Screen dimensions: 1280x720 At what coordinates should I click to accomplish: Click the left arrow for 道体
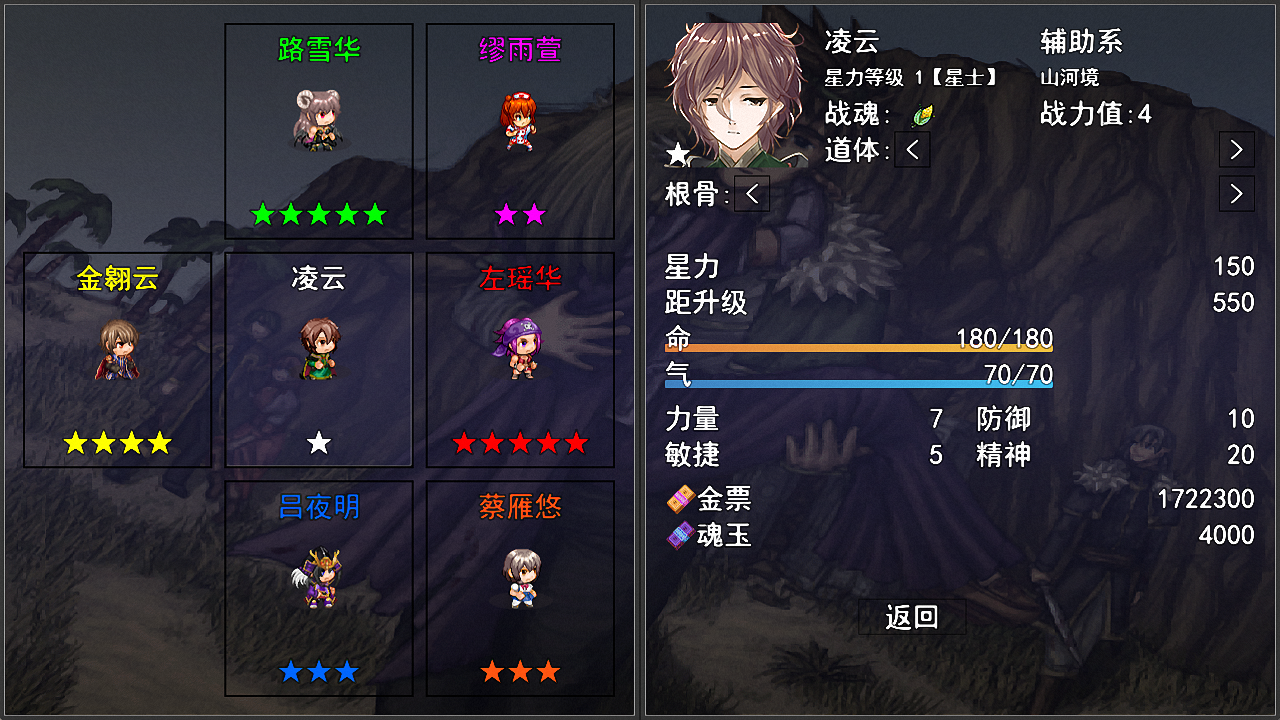coord(911,148)
